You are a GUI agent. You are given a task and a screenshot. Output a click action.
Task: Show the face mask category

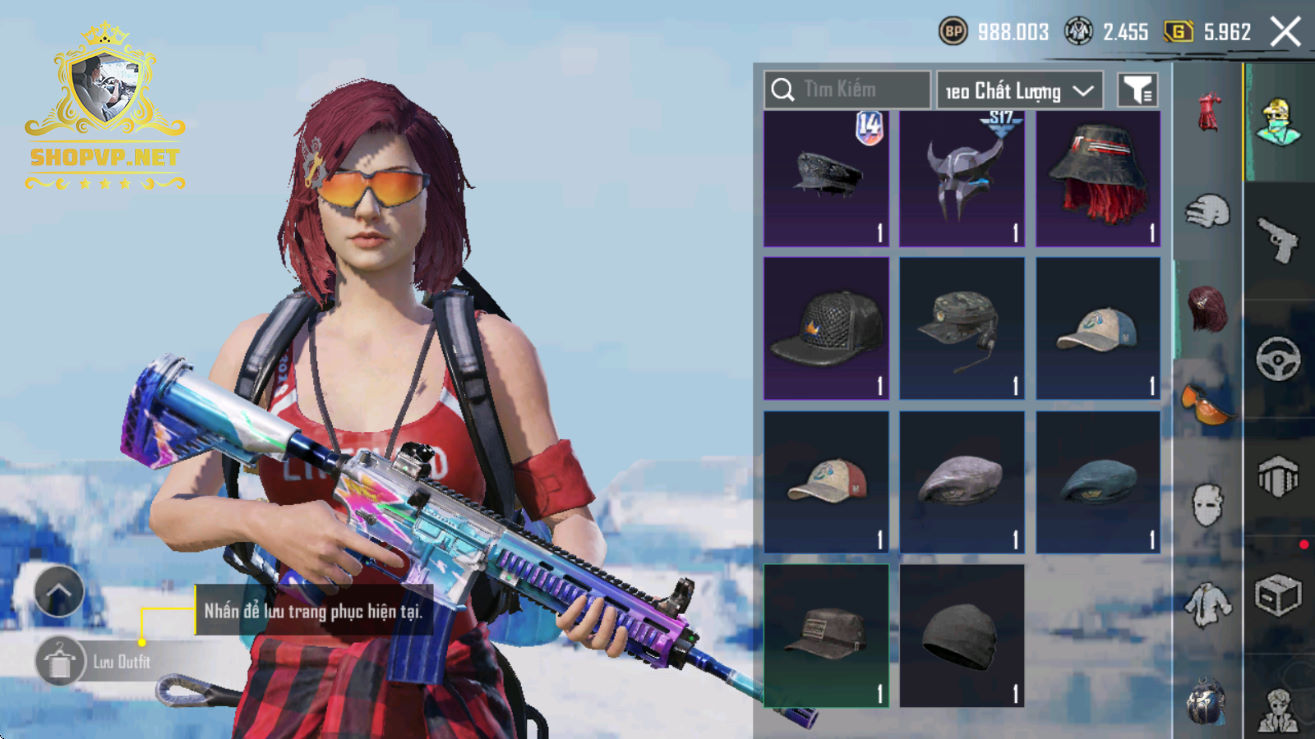1208,505
